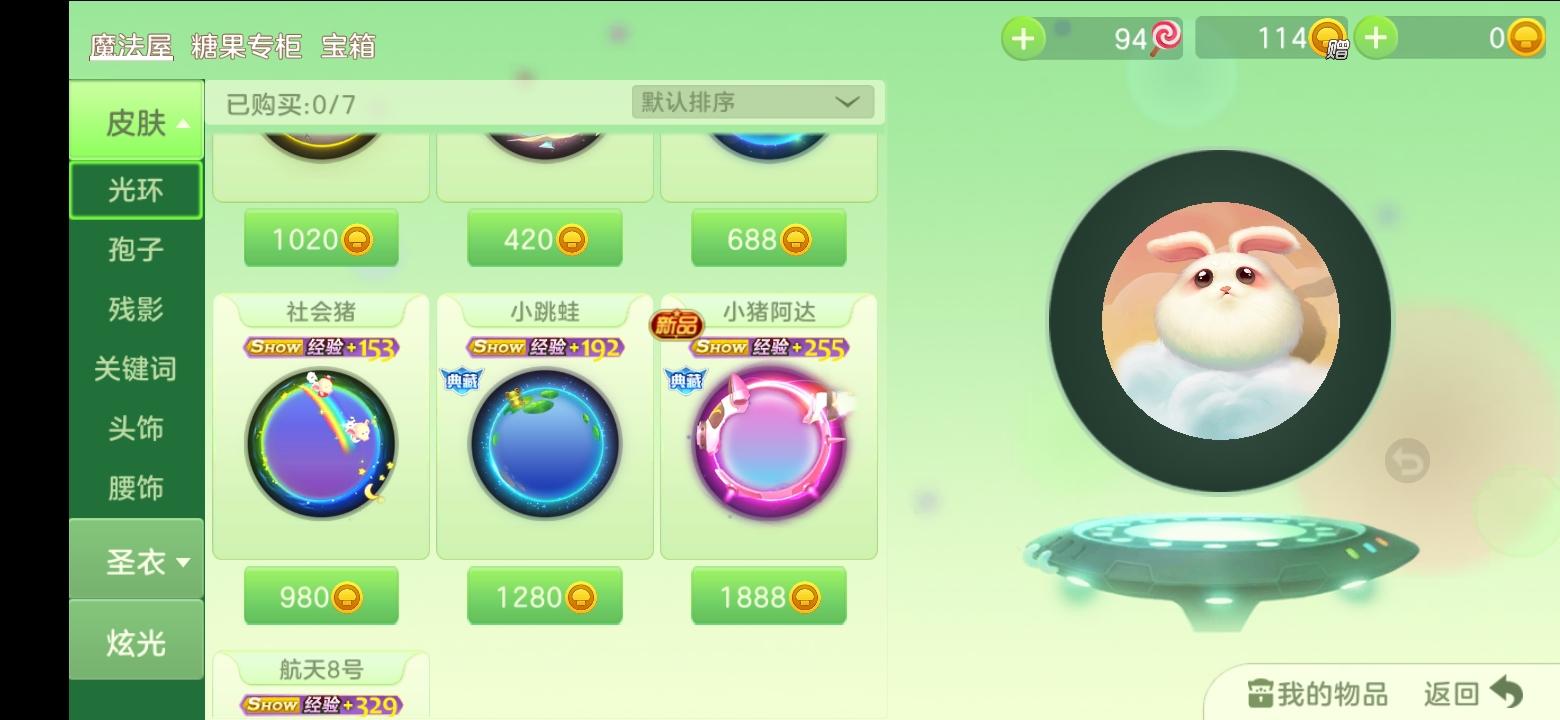Collapse the 皮肤 category section

click(x=136, y=119)
